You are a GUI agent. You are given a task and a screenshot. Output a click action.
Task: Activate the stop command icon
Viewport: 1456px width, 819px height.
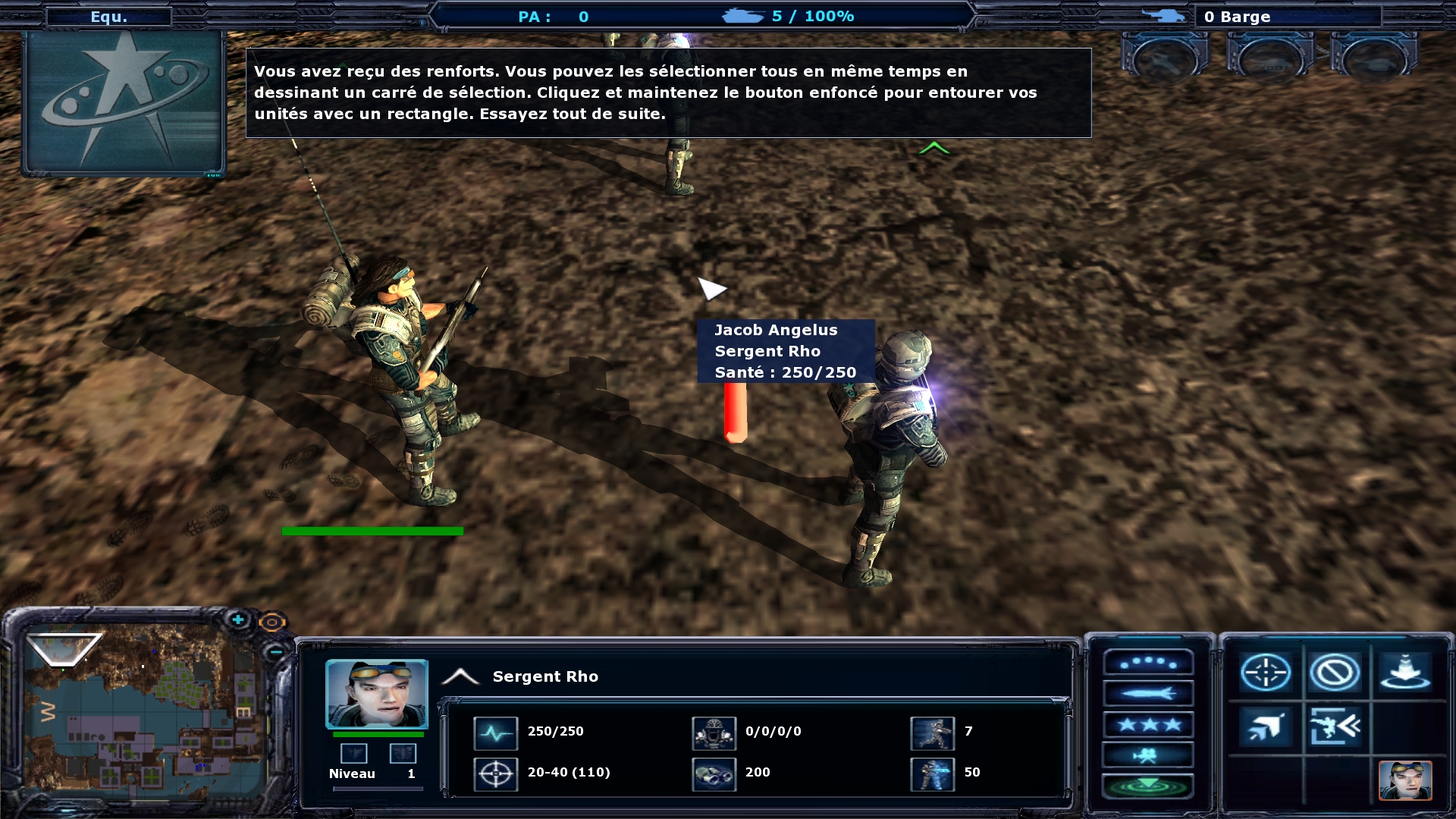(x=1334, y=673)
